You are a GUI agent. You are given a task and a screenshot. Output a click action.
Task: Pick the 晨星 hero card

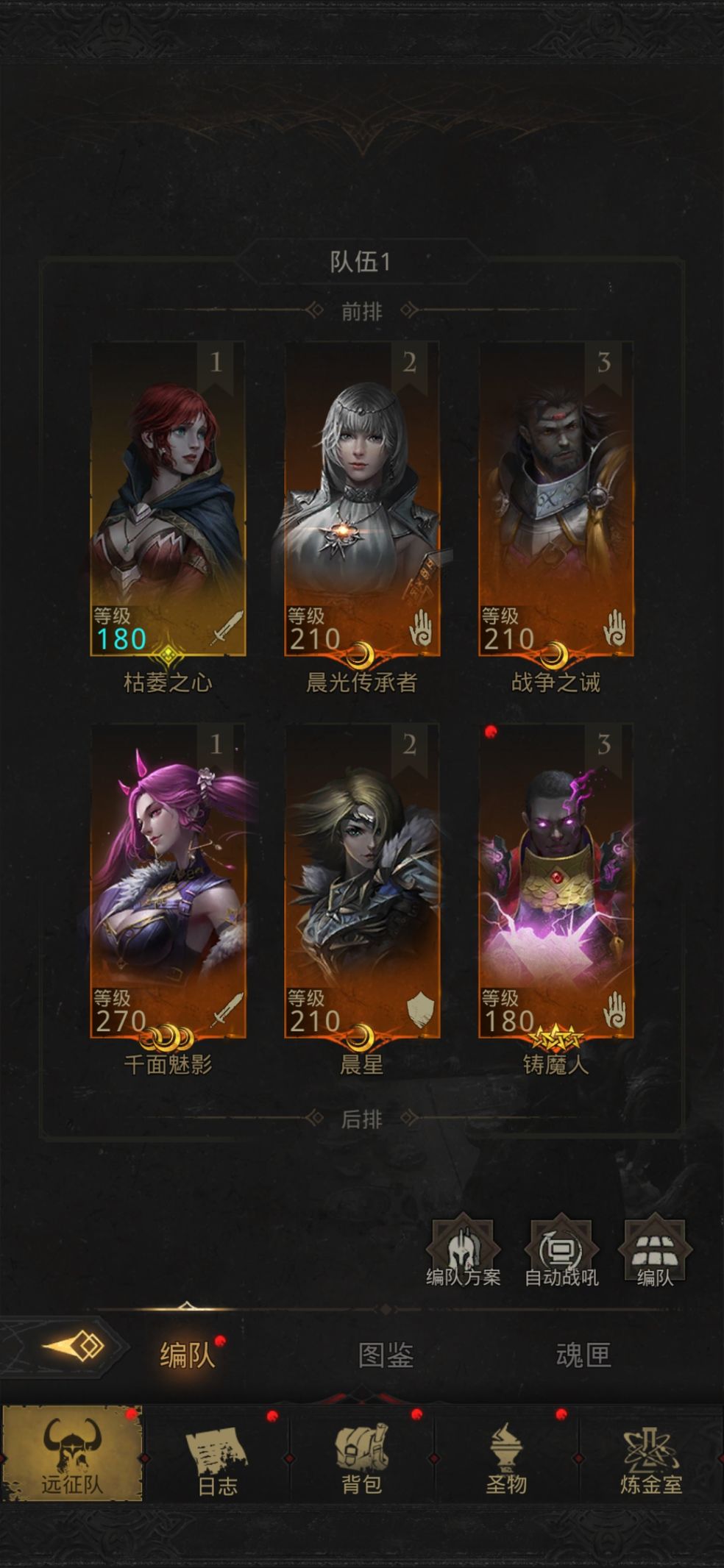[x=362, y=881]
